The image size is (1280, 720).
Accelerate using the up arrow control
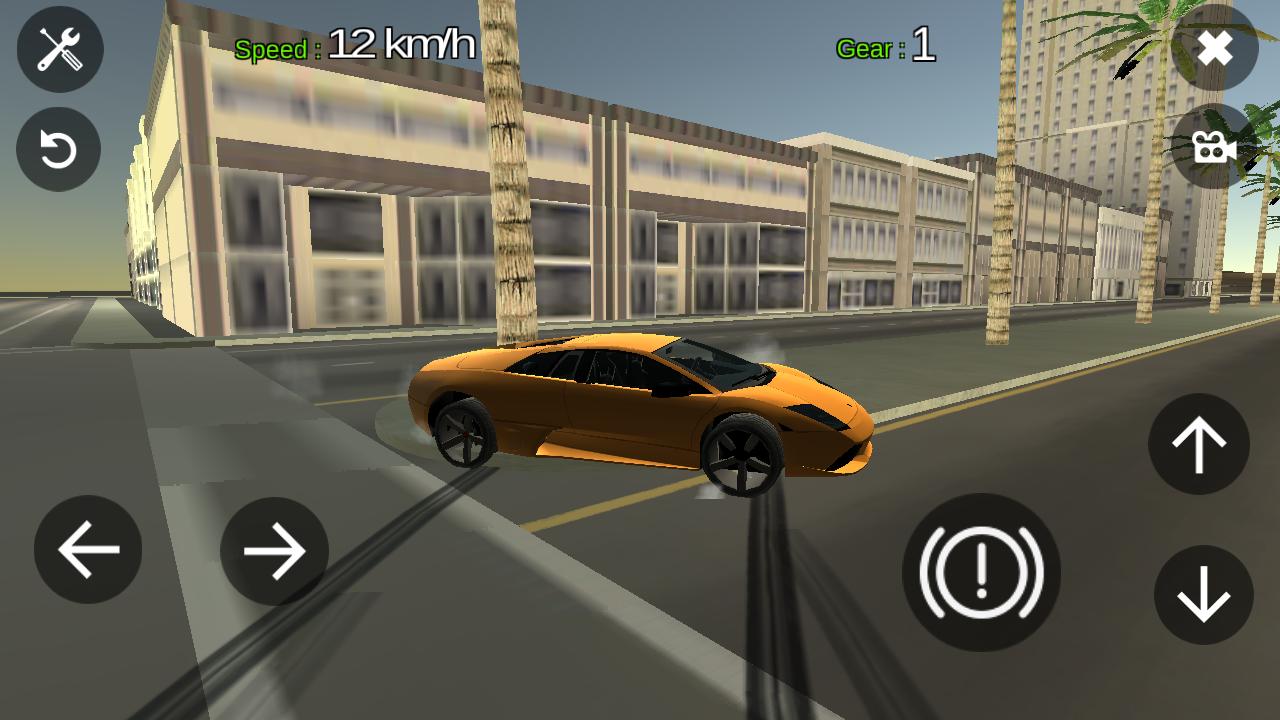coord(1197,444)
